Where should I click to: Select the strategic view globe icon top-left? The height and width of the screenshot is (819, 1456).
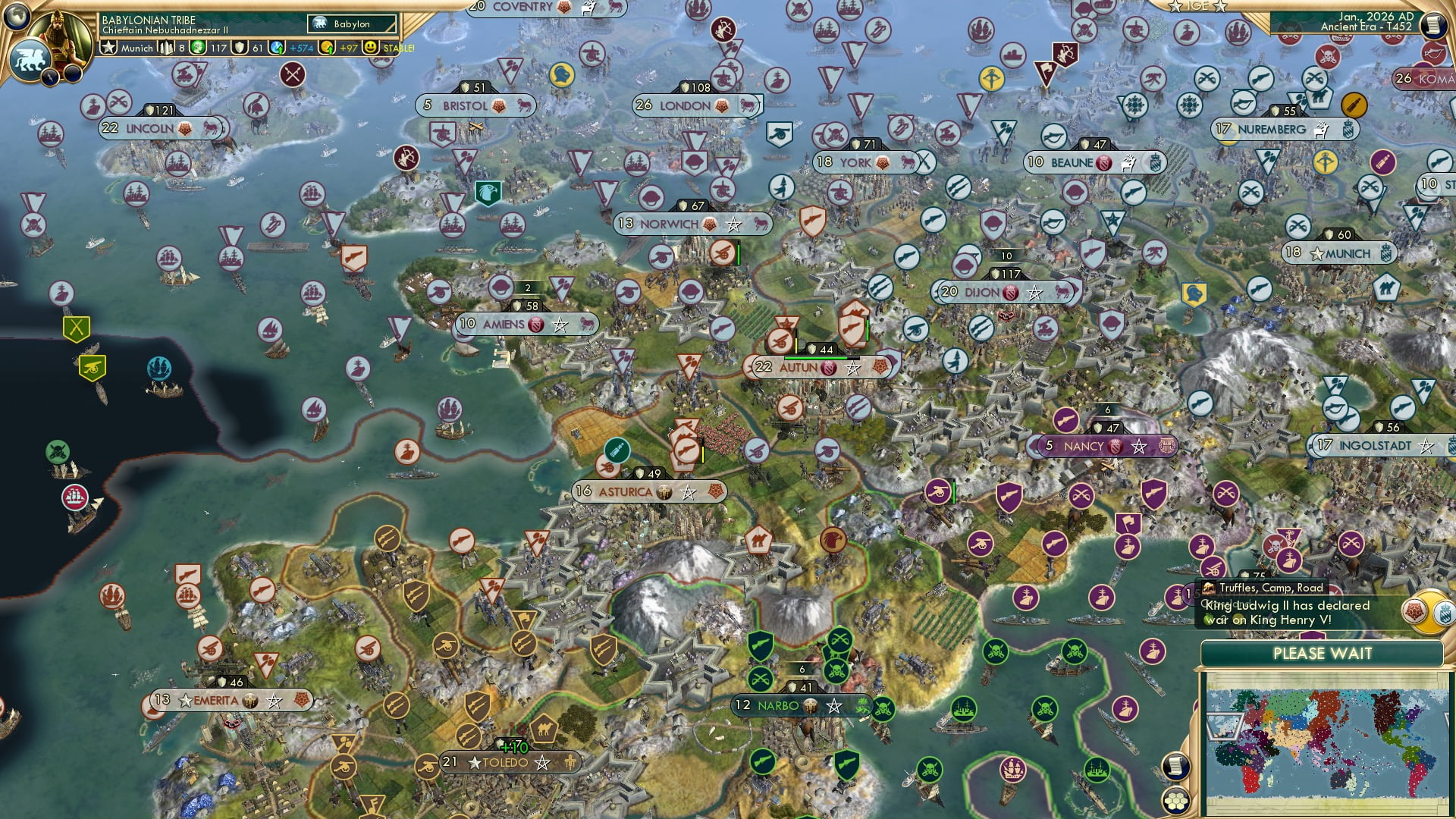pyautogui.click(x=15, y=15)
